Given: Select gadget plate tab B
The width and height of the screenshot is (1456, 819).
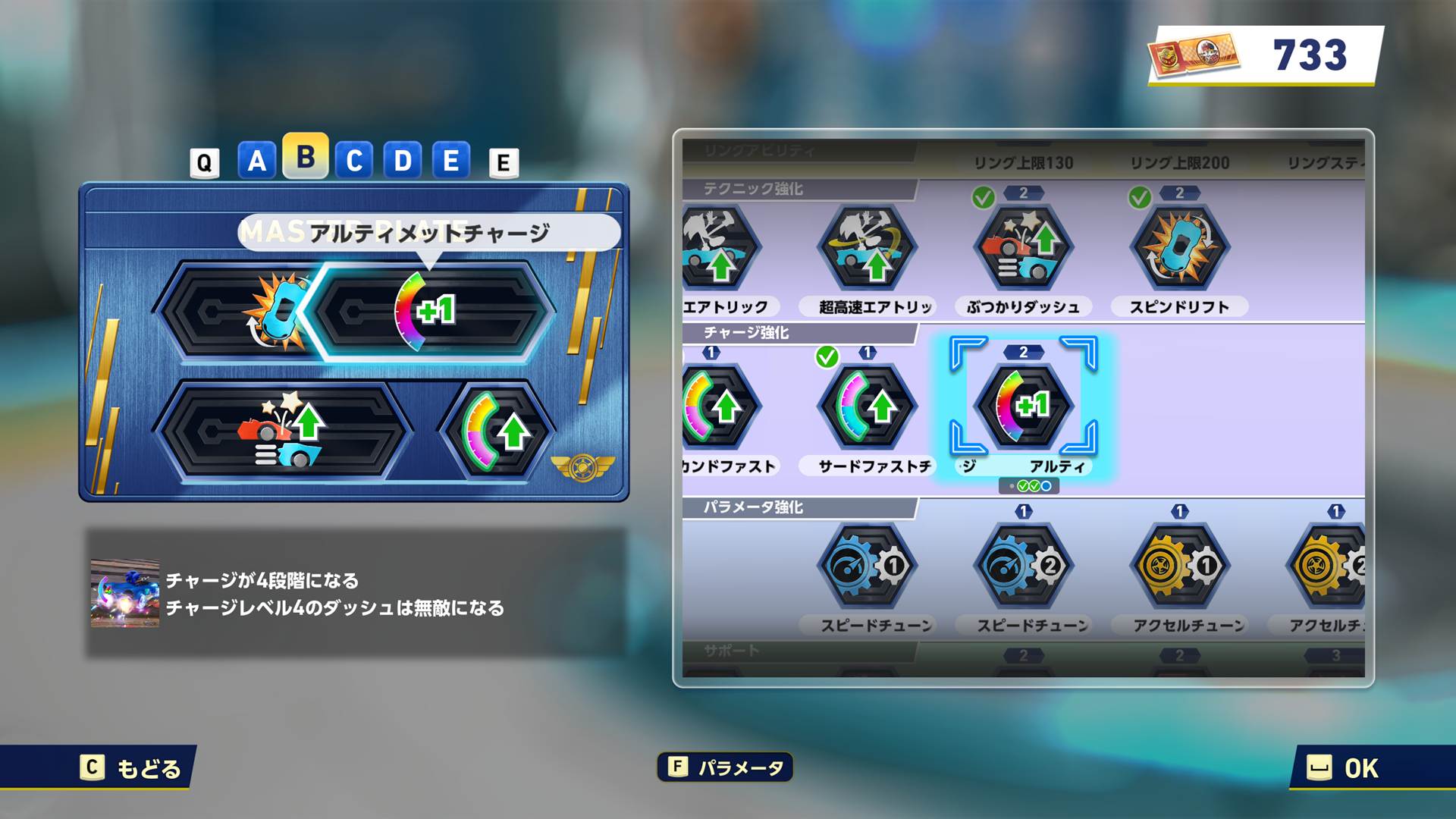Looking at the screenshot, I should [x=305, y=157].
